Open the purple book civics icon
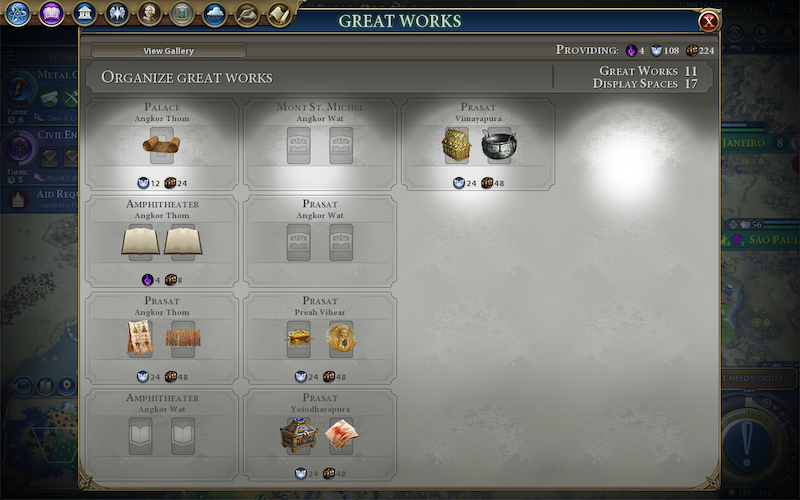This screenshot has height=500, width=800. point(51,14)
